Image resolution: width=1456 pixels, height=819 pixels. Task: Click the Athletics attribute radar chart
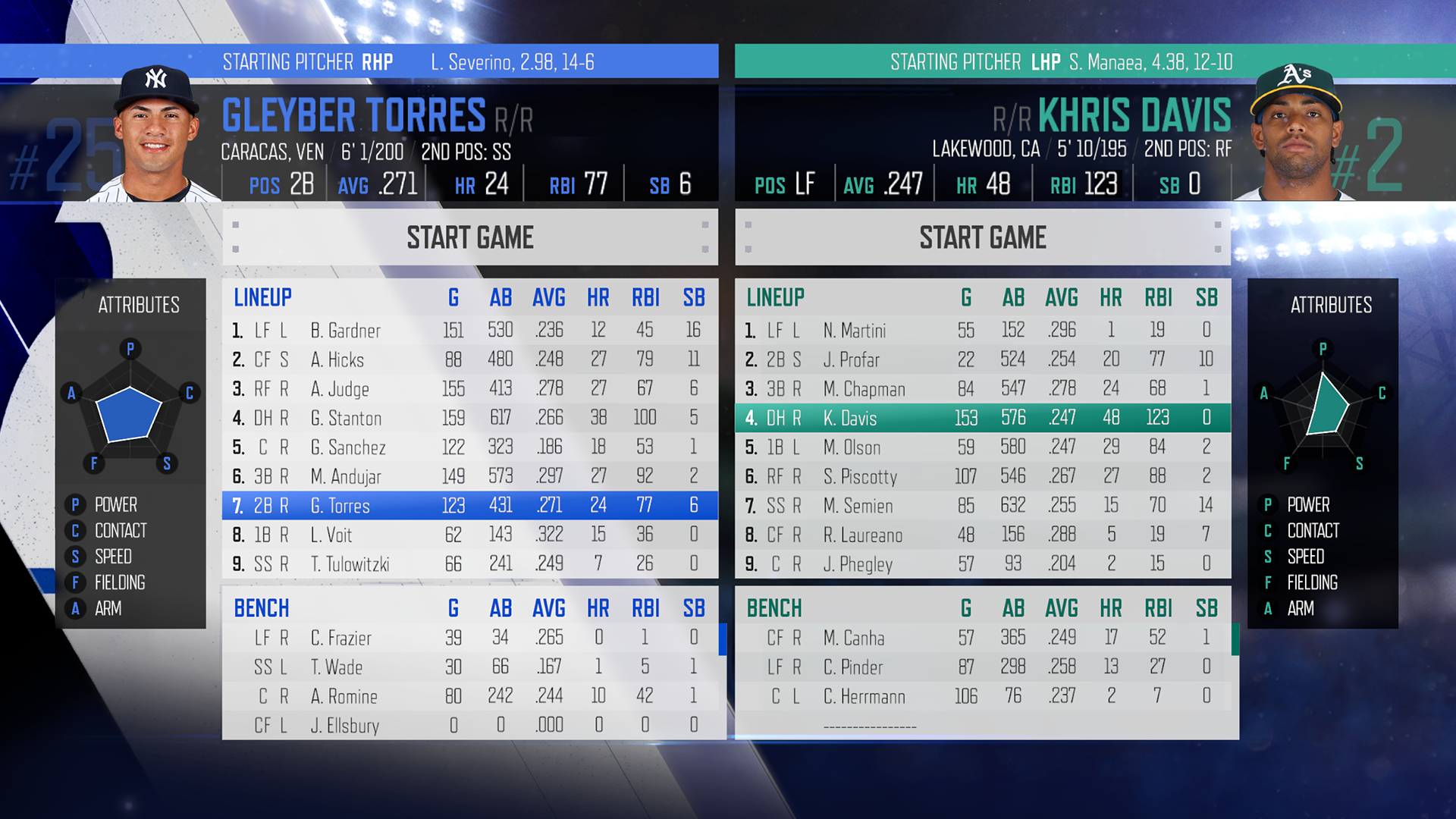click(x=1323, y=409)
